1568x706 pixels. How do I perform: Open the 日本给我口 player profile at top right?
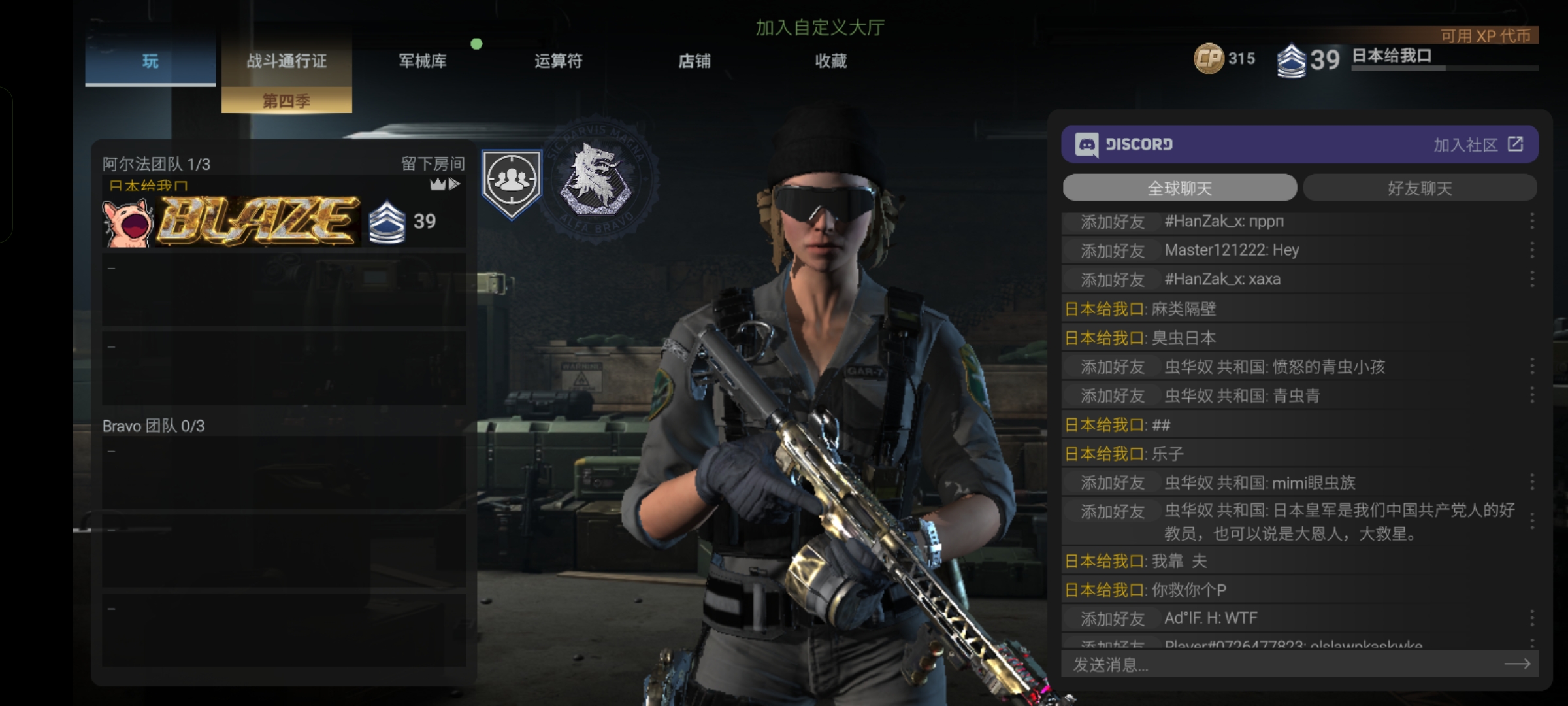tap(1392, 56)
